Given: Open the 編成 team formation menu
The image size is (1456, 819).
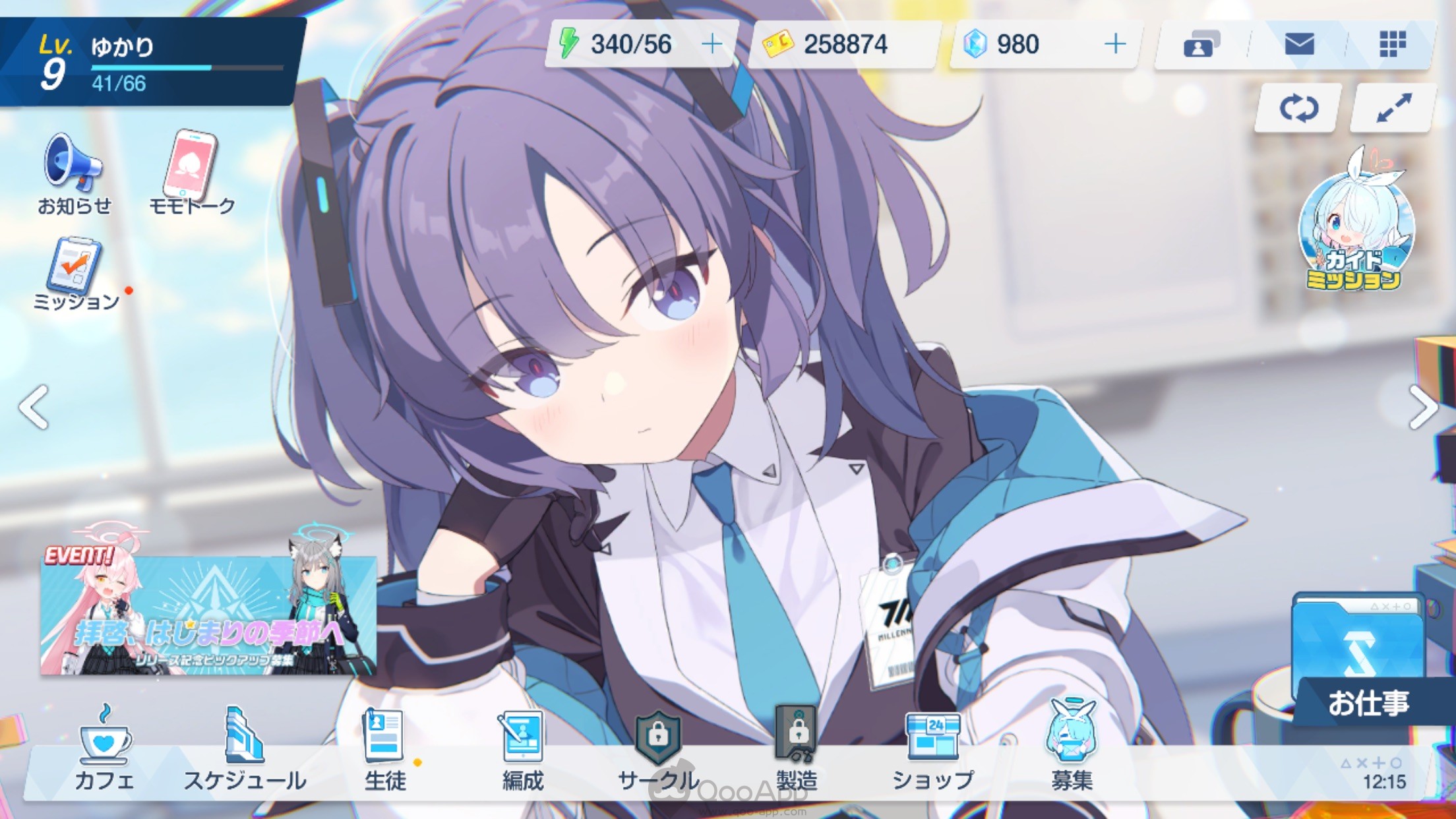Looking at the screenshot, I should (523, 752).
